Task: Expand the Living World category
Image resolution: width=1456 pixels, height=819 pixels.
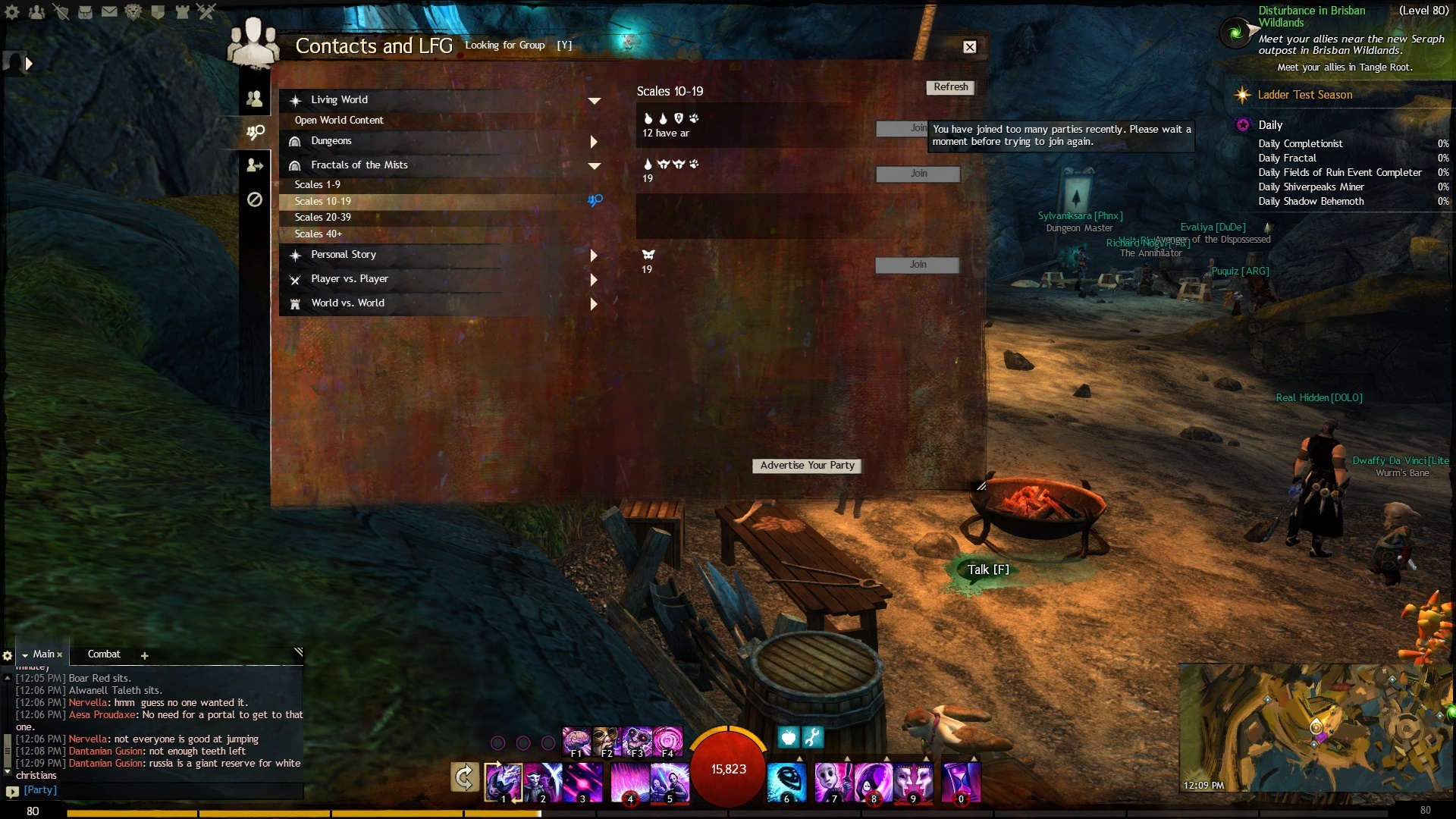Action: pos(594,100)
